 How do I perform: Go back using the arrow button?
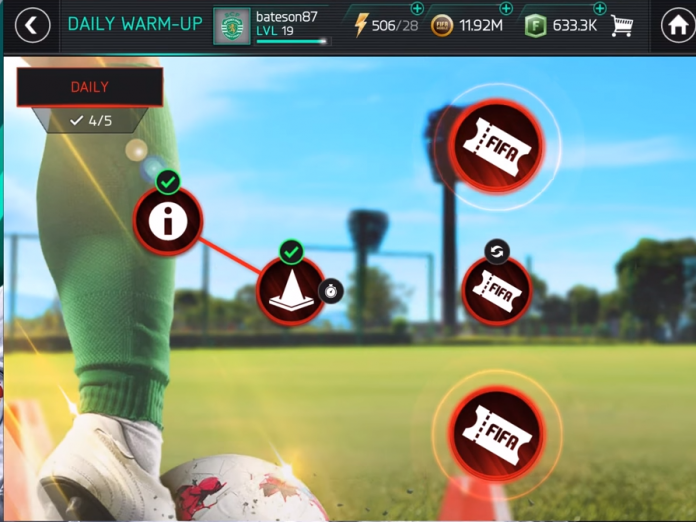32,26
